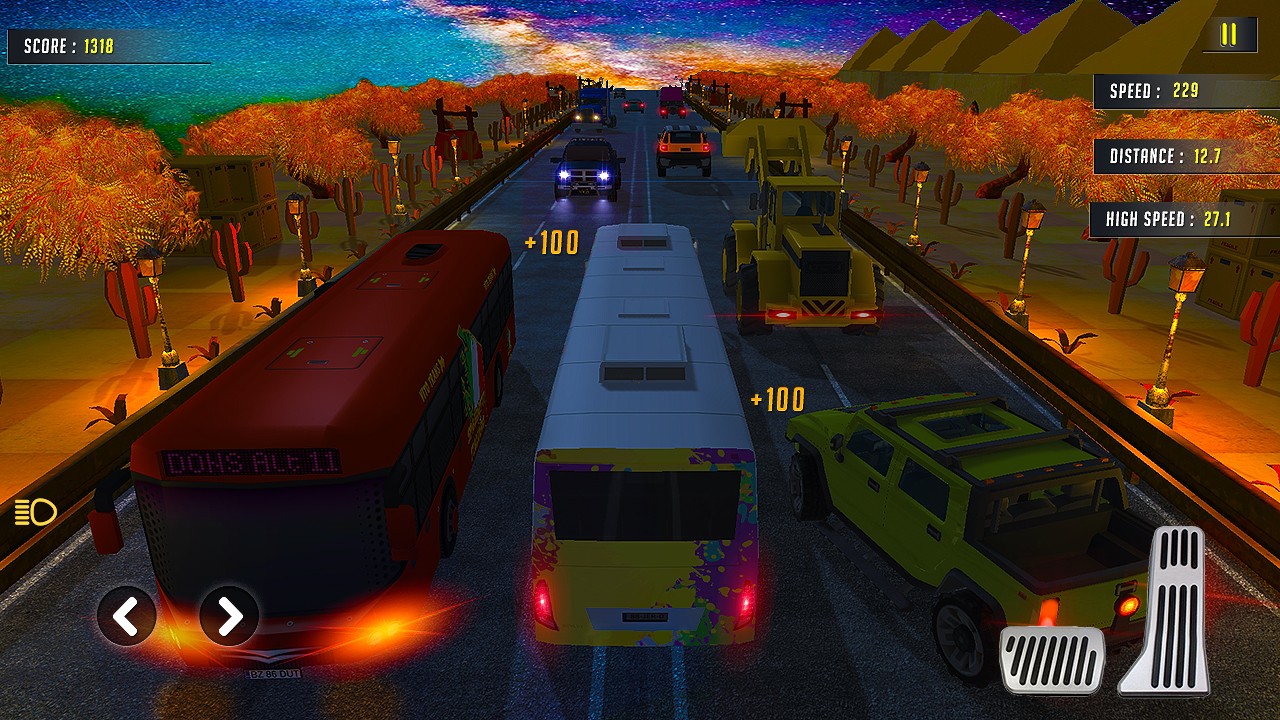Screen dimensions: 1280x720
Task: Hit the accelerator gas pedal
Action: (1167, 610)
